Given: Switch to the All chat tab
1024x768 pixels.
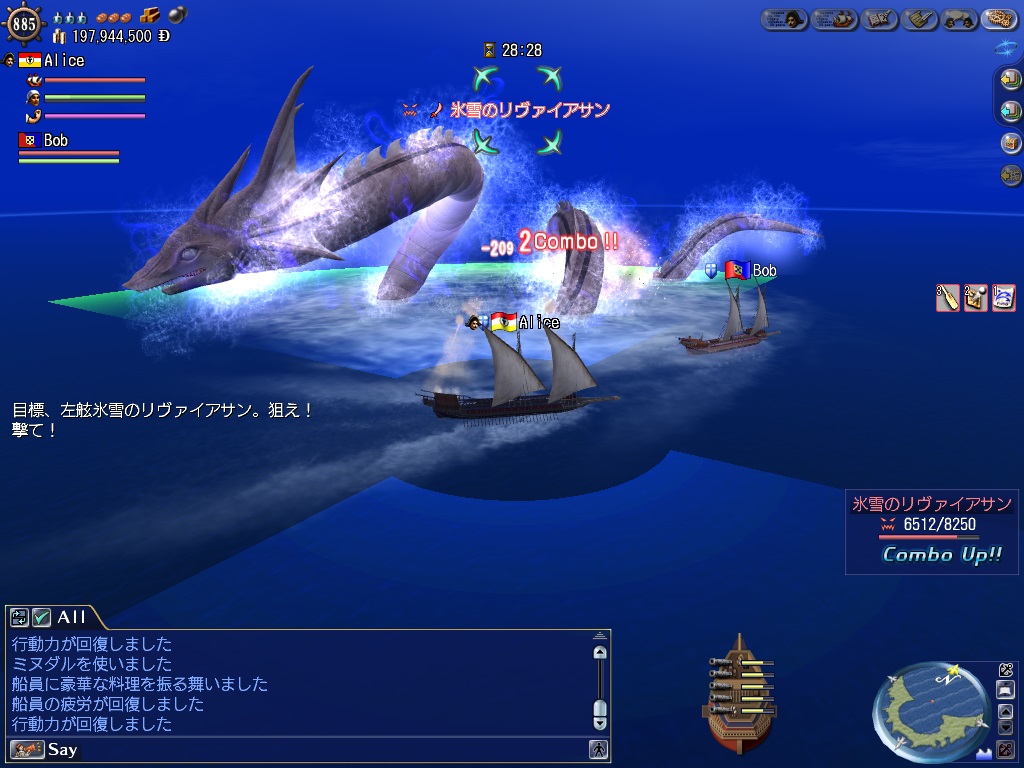Looking at the screenshot, I should point(71,617).
